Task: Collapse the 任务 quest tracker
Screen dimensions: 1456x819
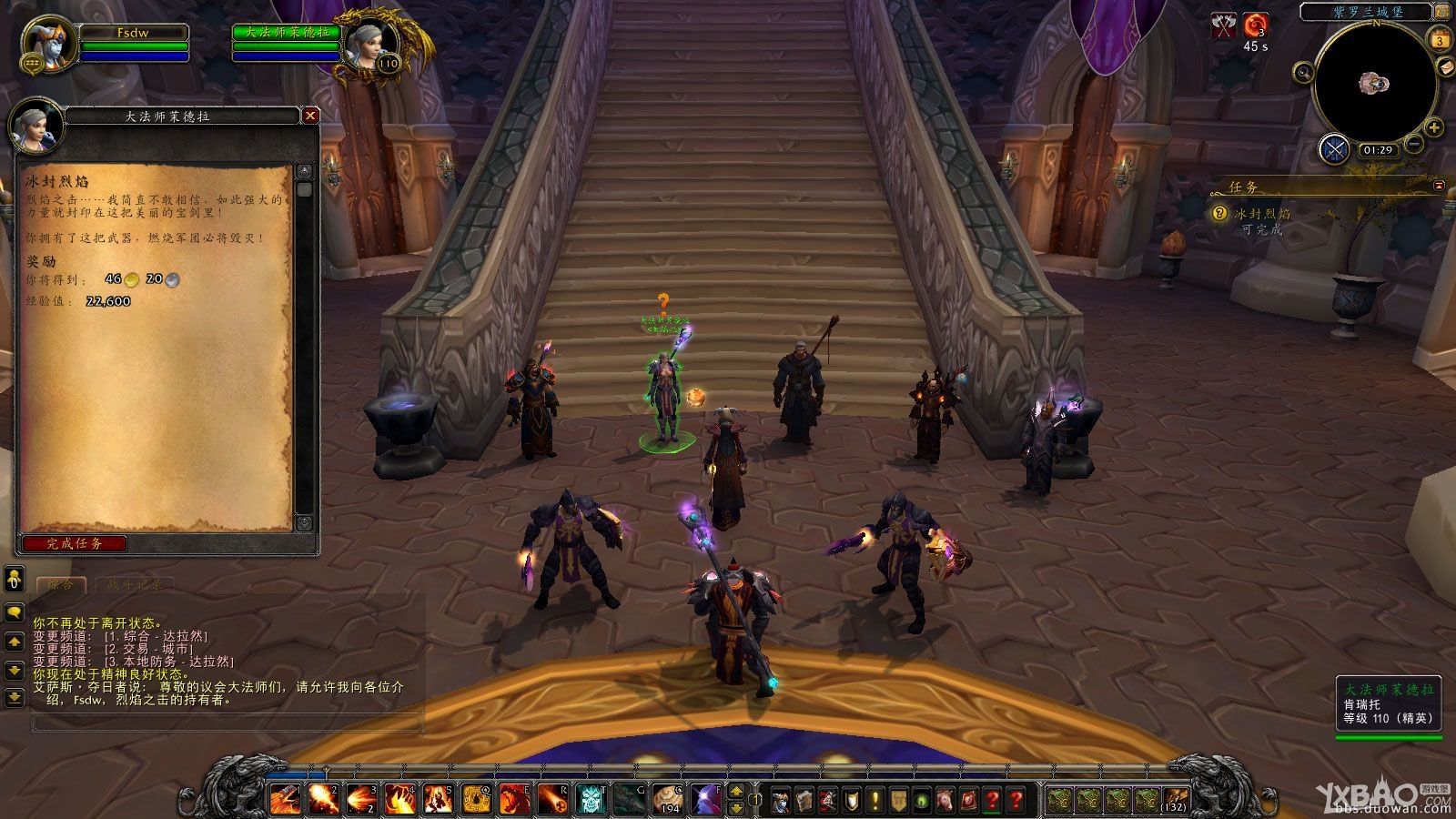Action: [x=1439, y=186]
